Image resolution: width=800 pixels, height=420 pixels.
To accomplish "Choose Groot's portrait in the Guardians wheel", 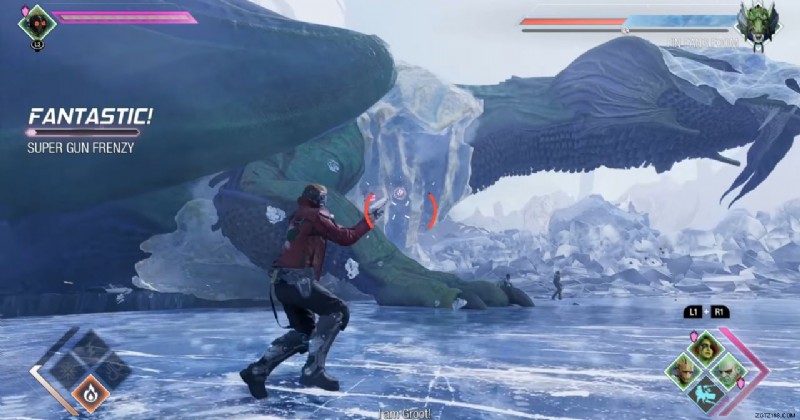I will click(682, 369).
